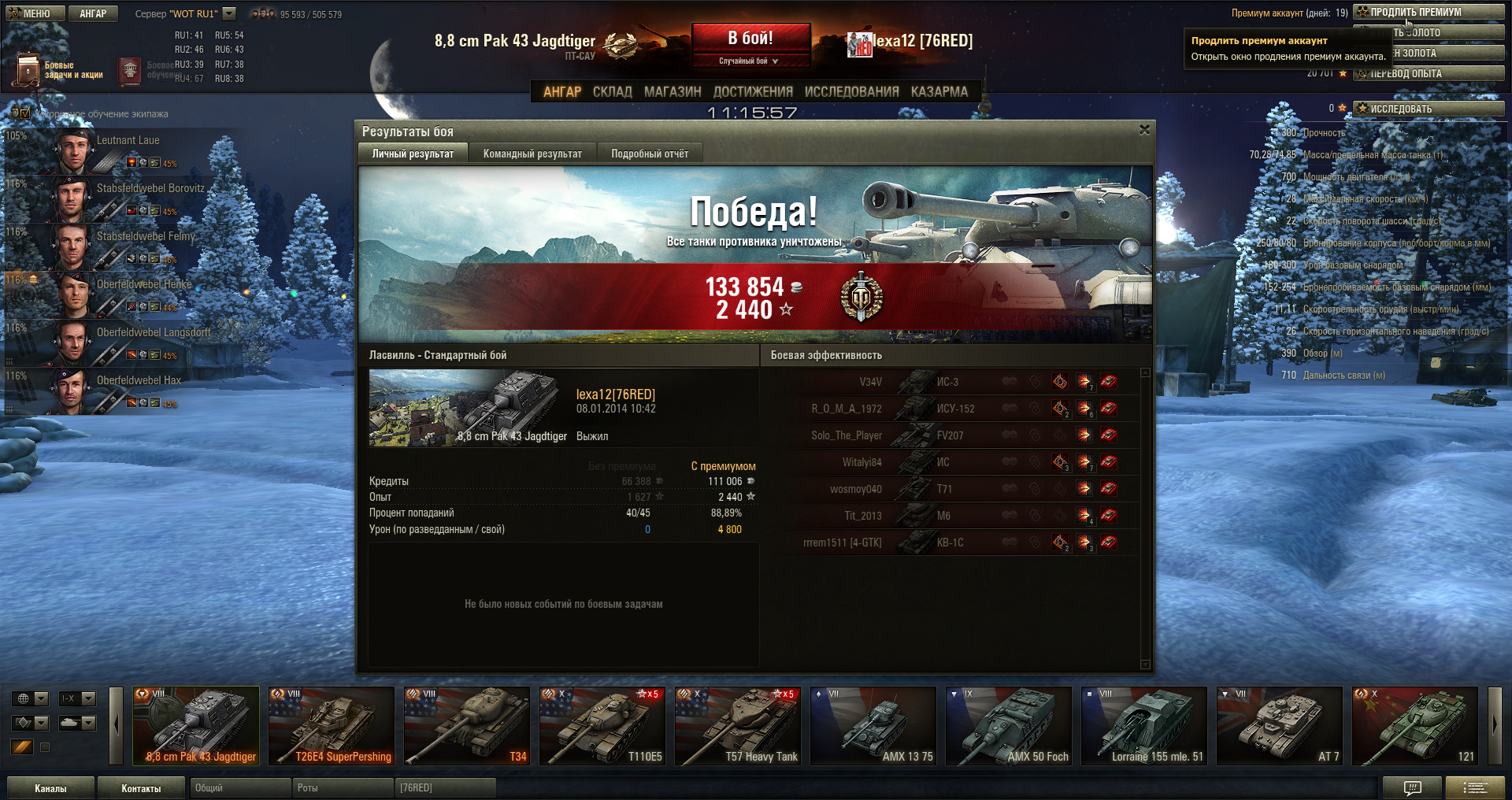The height and width of the screenshot is (800, 1512).
Task: Select the T26E4 SuperPershing tank
Action: tap(332, 726)
